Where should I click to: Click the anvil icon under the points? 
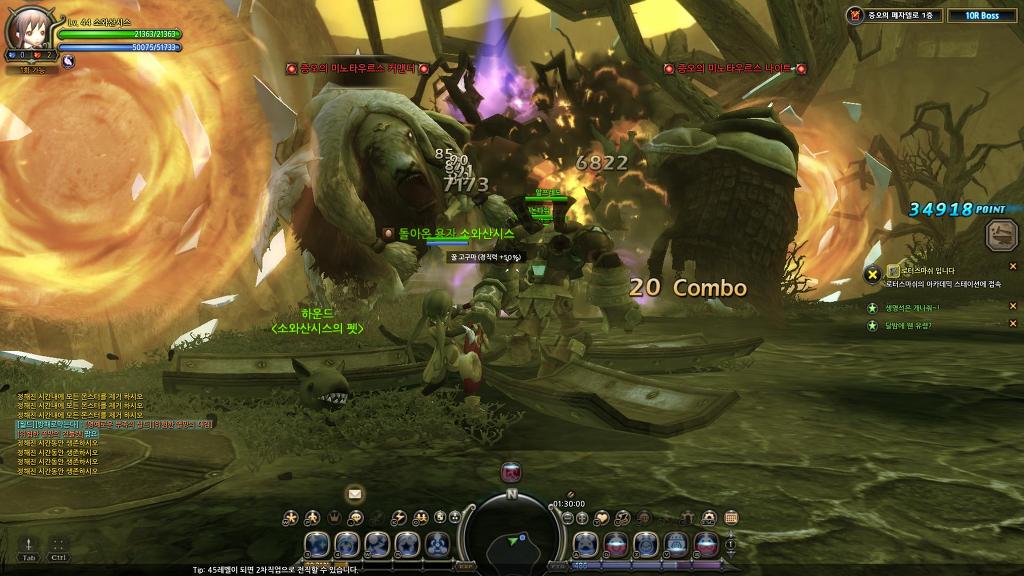[x=1001, y=236]
